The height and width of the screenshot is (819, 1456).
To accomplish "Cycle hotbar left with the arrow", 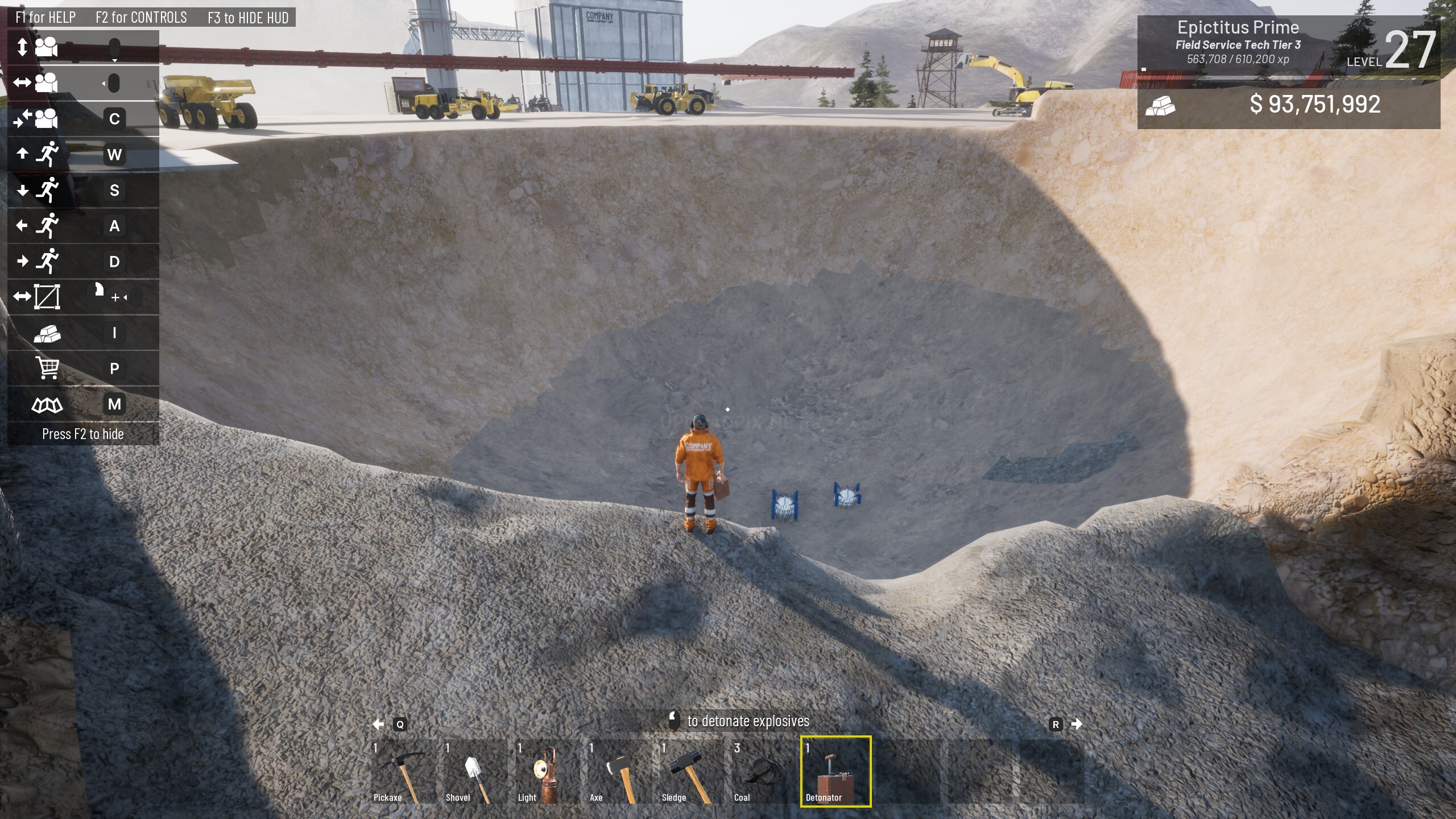I will (x=378, y=724).
